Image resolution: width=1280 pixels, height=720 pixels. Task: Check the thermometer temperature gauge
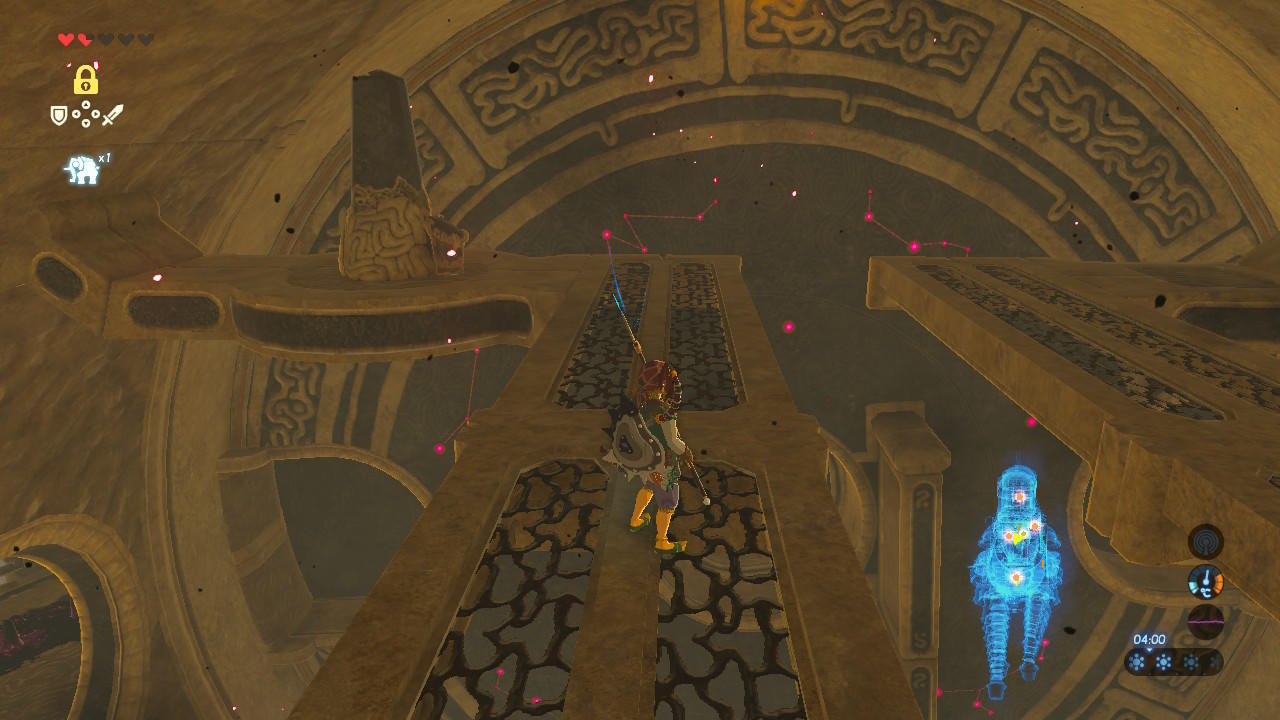pos(1205,582)
